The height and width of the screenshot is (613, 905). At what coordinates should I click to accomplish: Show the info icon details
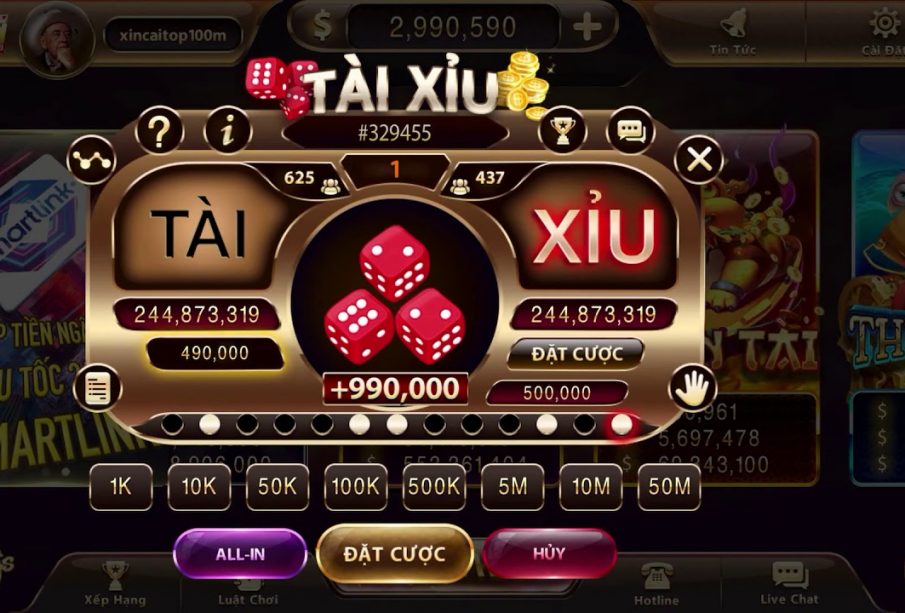point(228,130)
